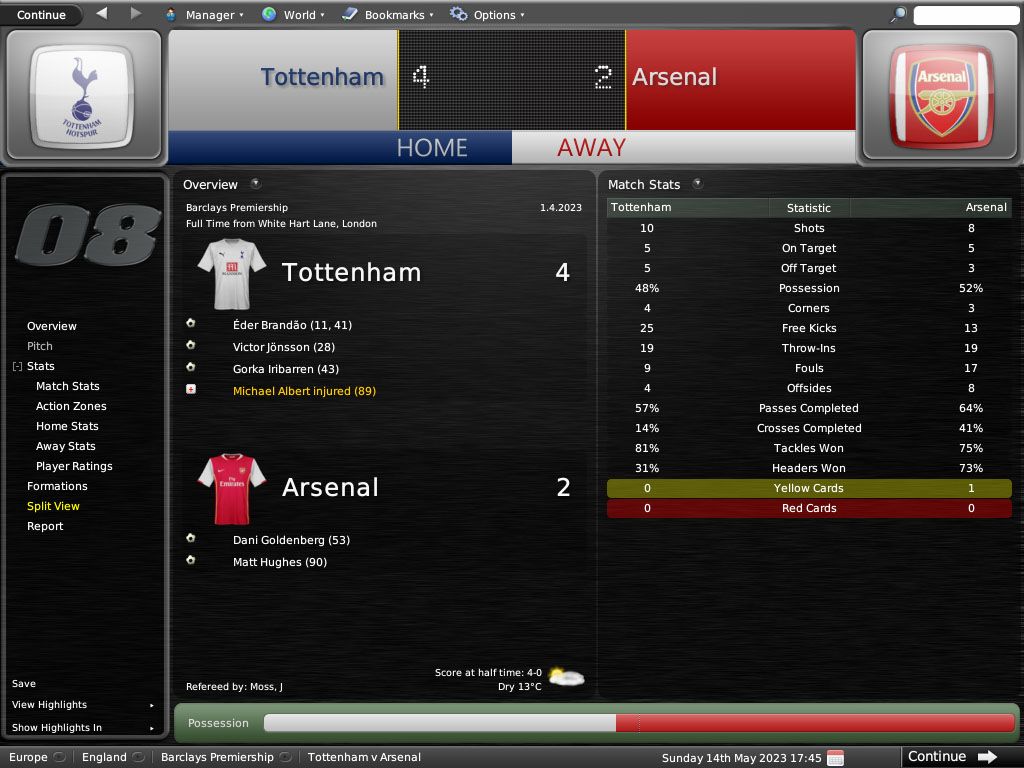Image resolution: width=1024 pixels, height=768 pixels.
Task: Open Action Zones stats
Action: (x=71, y=406)
